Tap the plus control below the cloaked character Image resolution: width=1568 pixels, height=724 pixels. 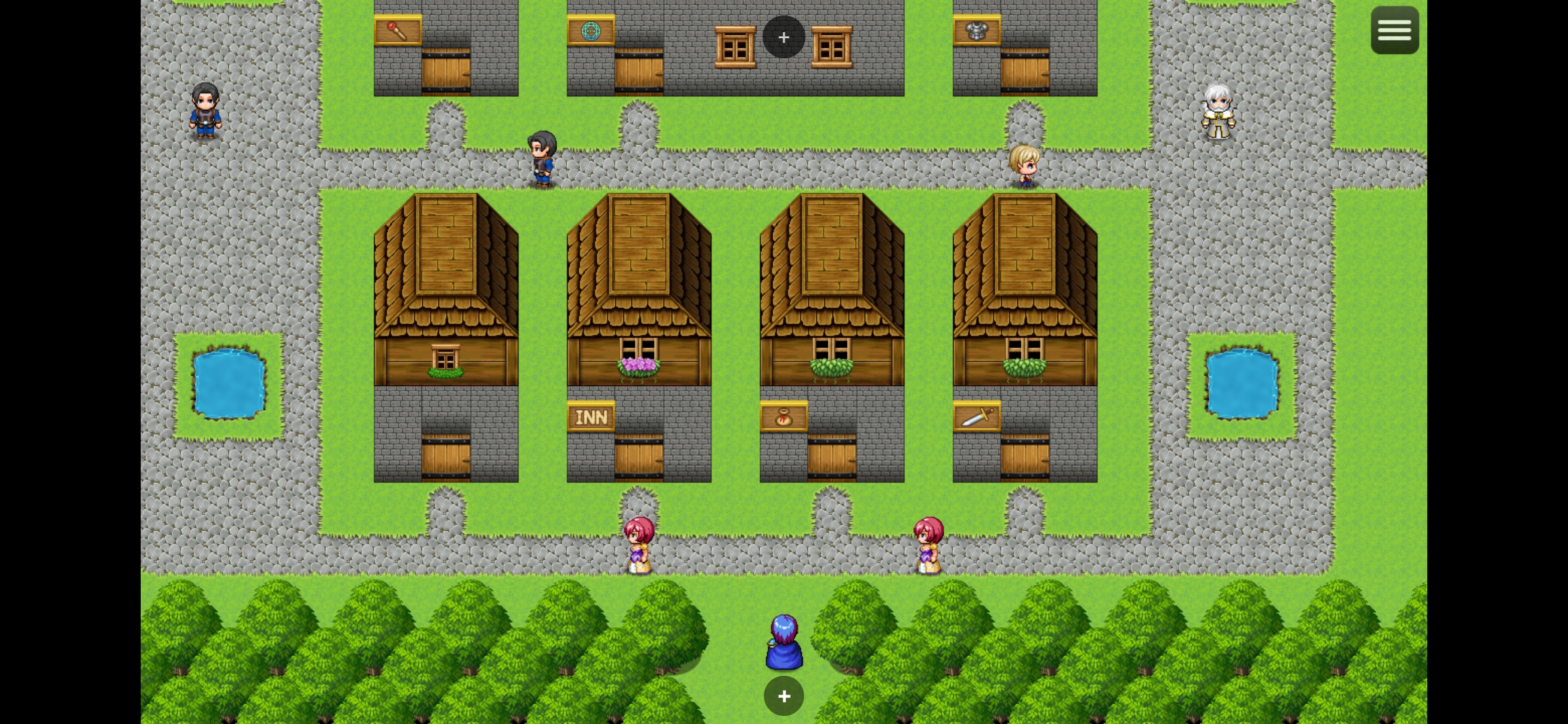[x=783, y=696]
